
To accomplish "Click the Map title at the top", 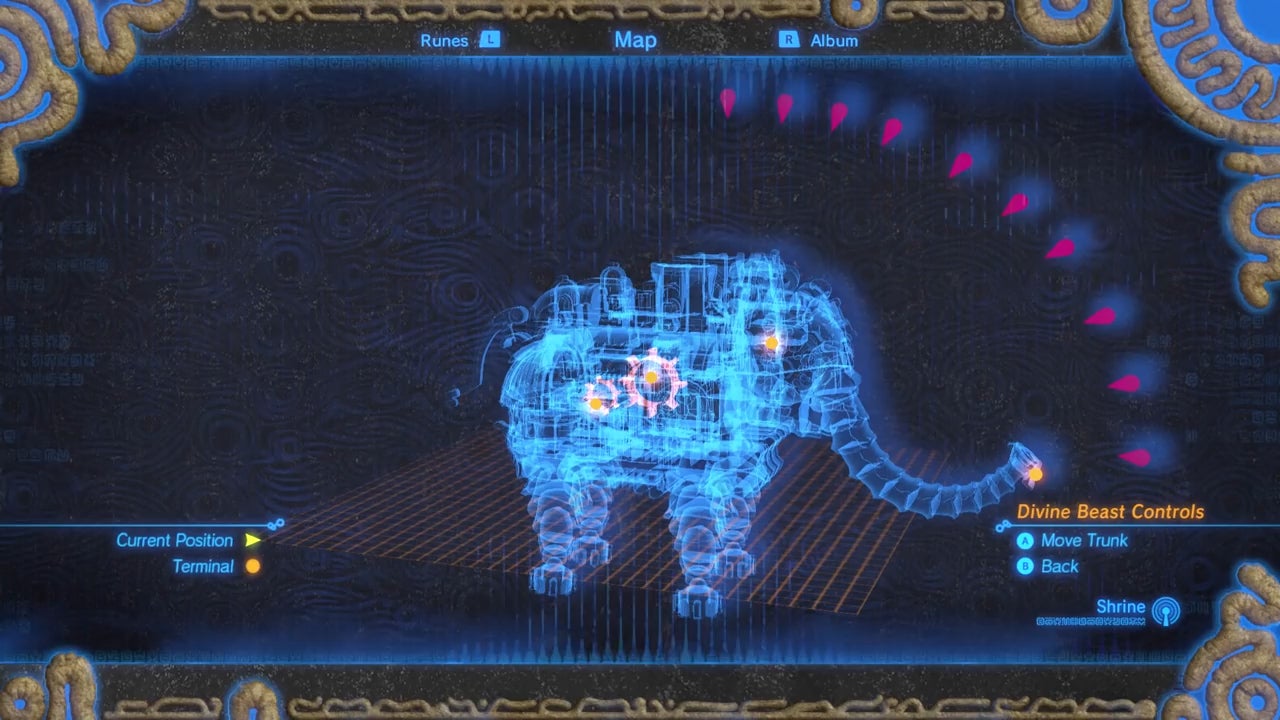I will coord(634,40).
